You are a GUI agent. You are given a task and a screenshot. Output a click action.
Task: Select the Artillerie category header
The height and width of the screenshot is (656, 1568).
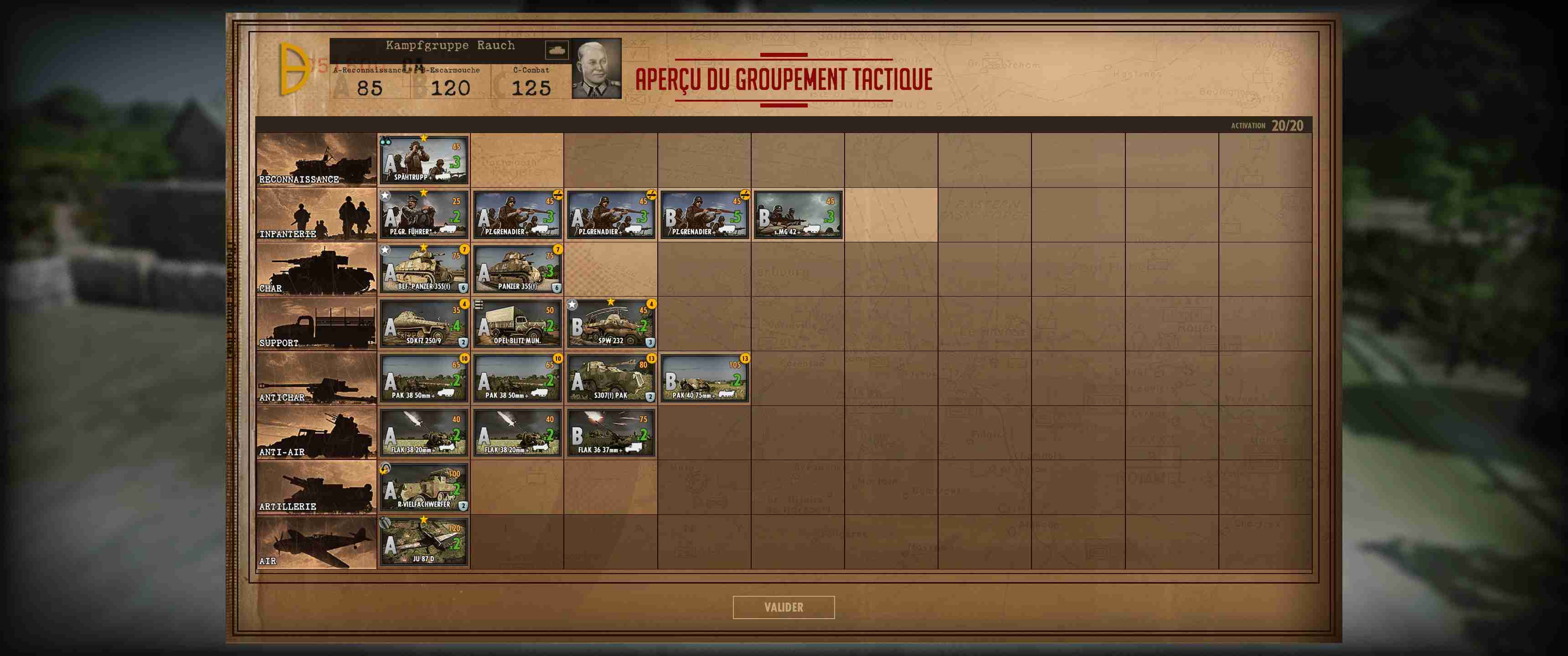tap(316, 487)
